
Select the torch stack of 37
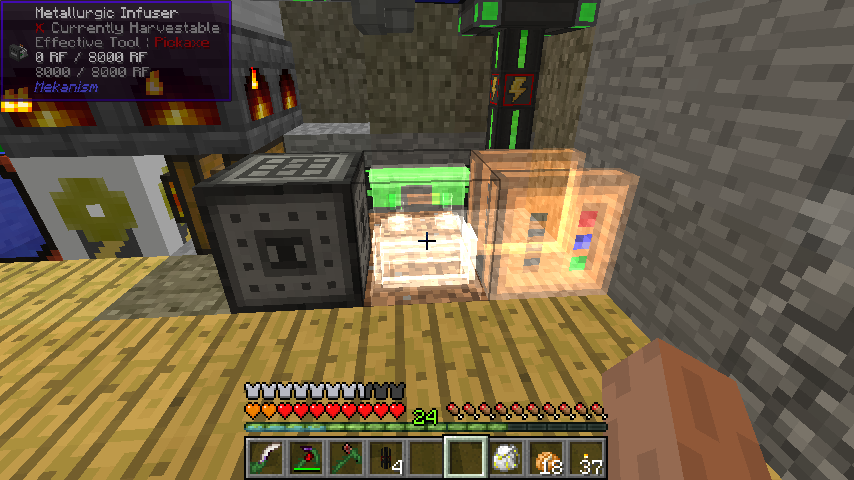click(587, 458)
